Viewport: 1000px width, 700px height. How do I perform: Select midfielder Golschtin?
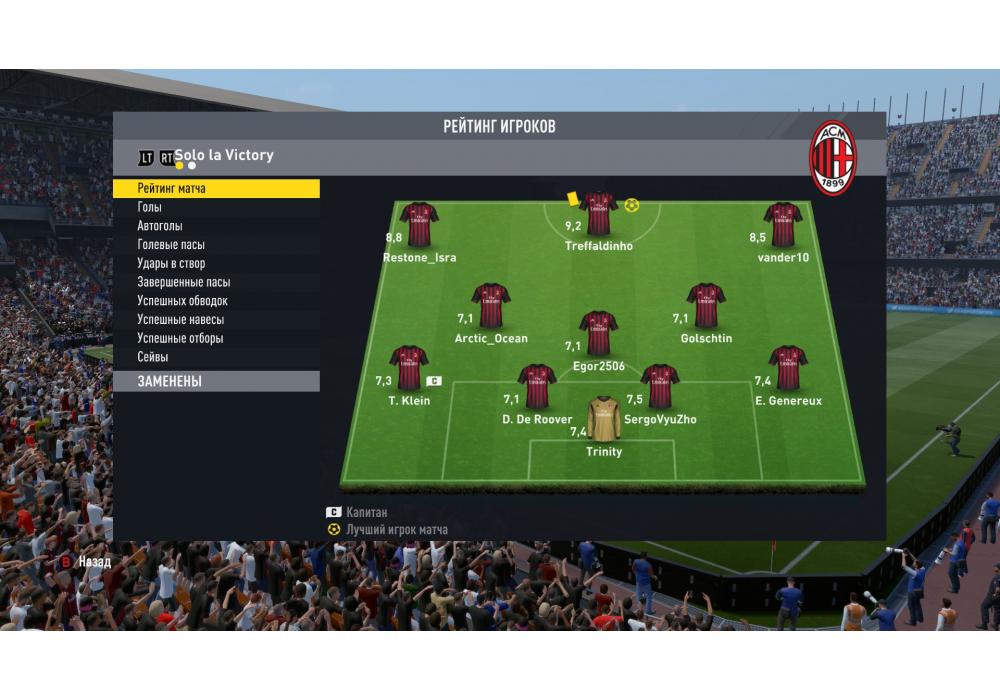pyautogui.click(x=706, y=305)
